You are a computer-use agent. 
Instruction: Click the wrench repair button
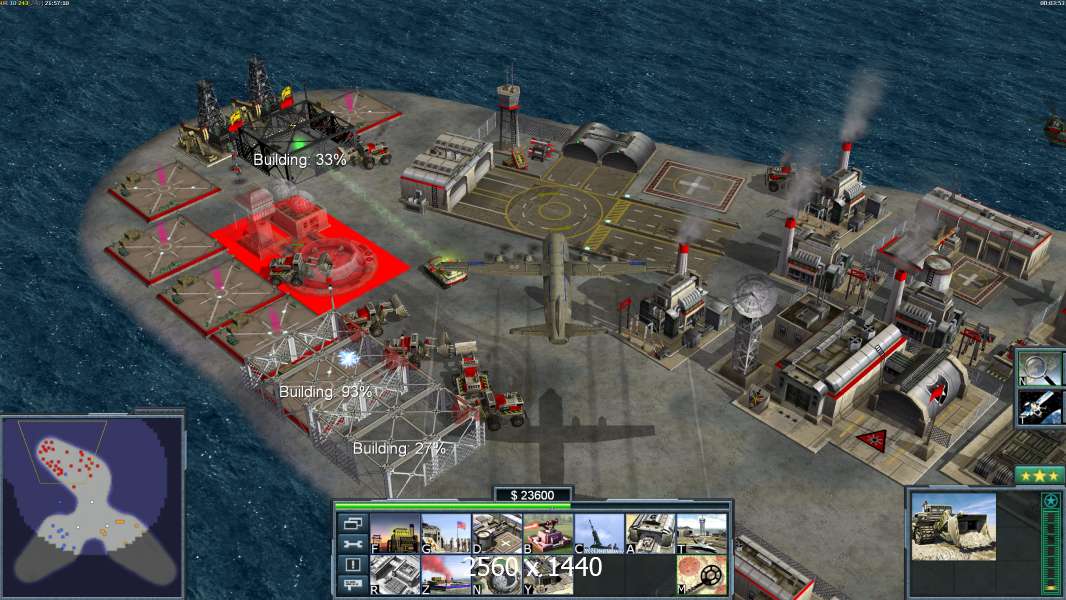[352, 544]
